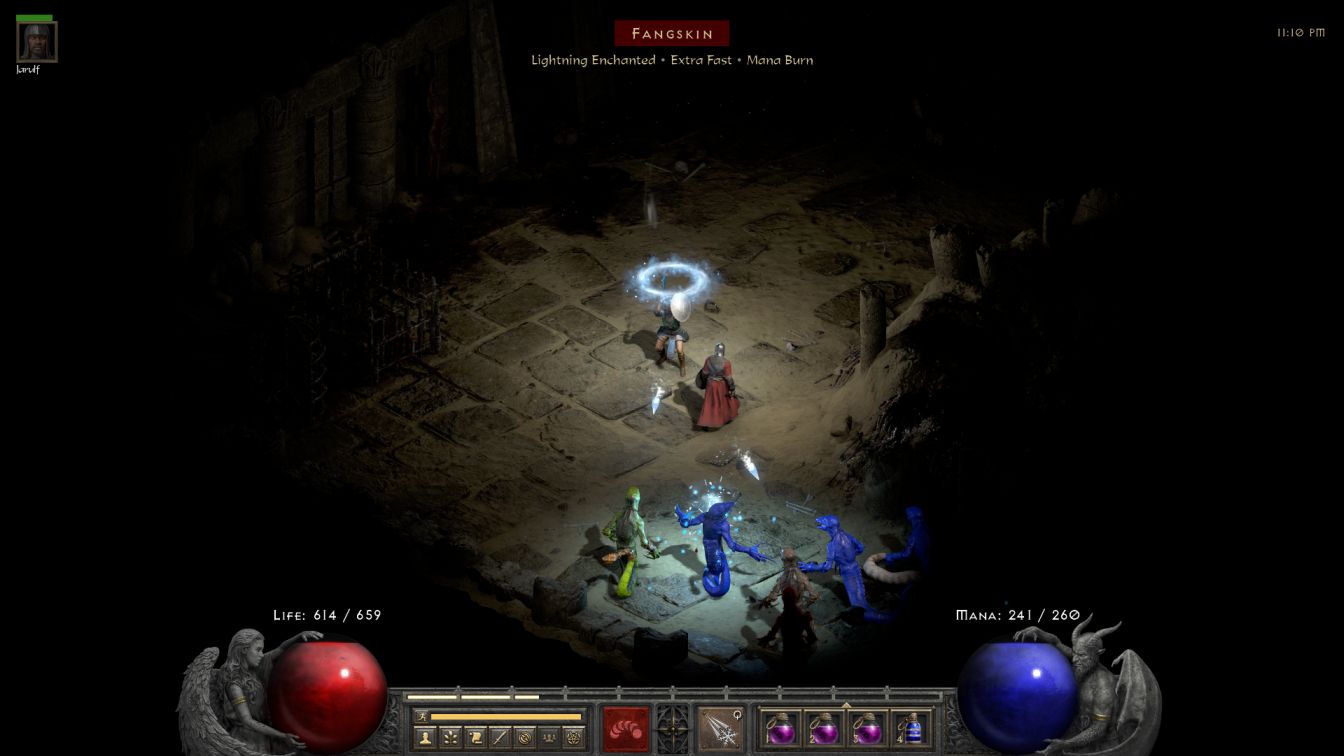Select the ice shards right-hand skill
The height and width of the screenshot is (756, 1344).
tap(720, 728)
